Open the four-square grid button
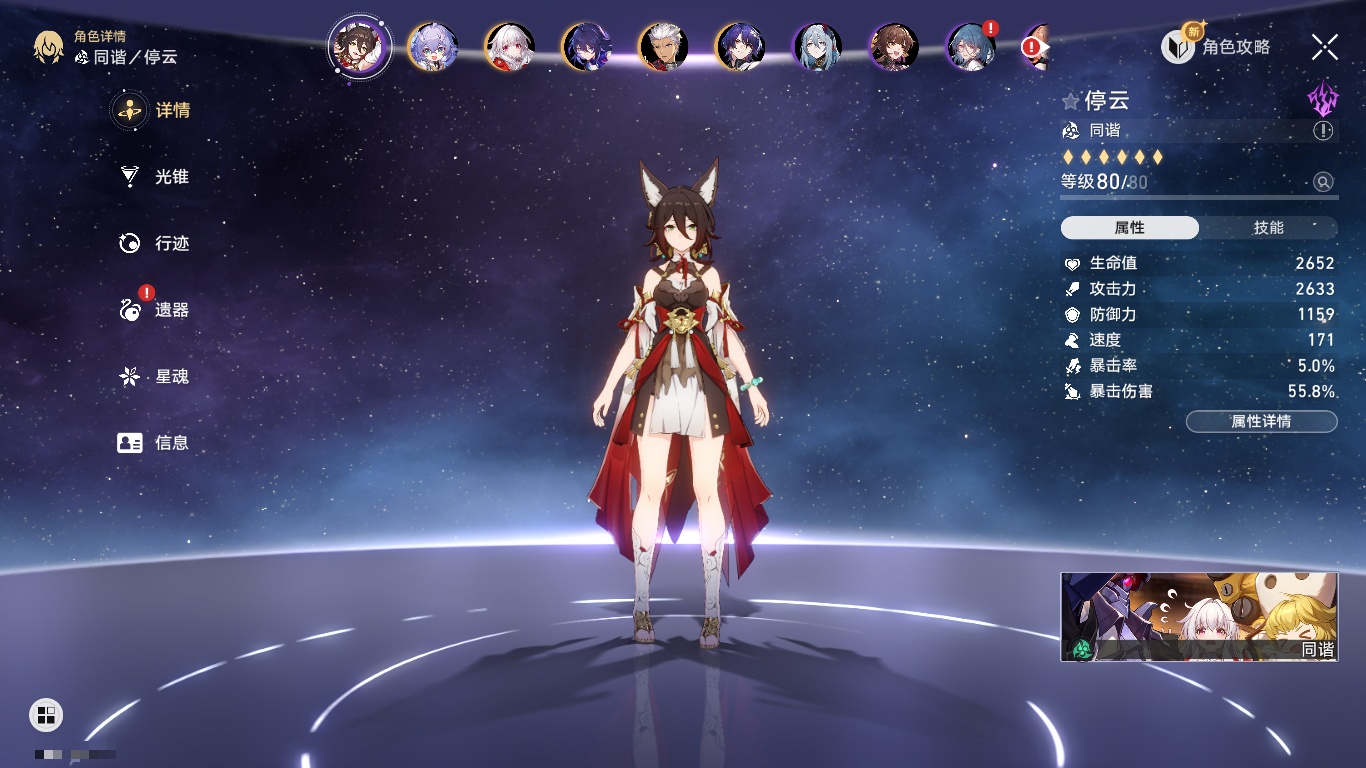The height and width of the screenshot is (768, 1366). click(46, 714)
